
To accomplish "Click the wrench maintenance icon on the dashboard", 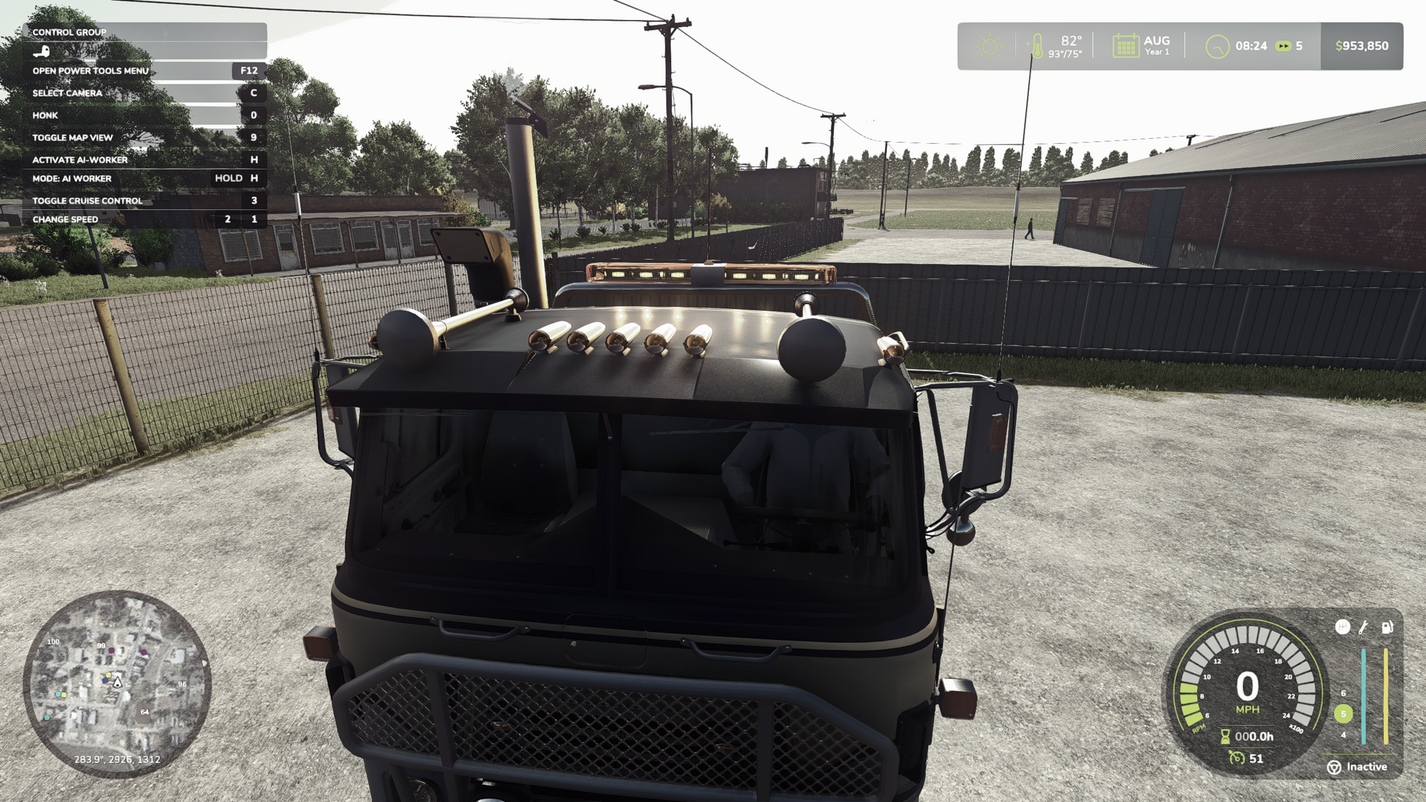I will (1363, 626).
